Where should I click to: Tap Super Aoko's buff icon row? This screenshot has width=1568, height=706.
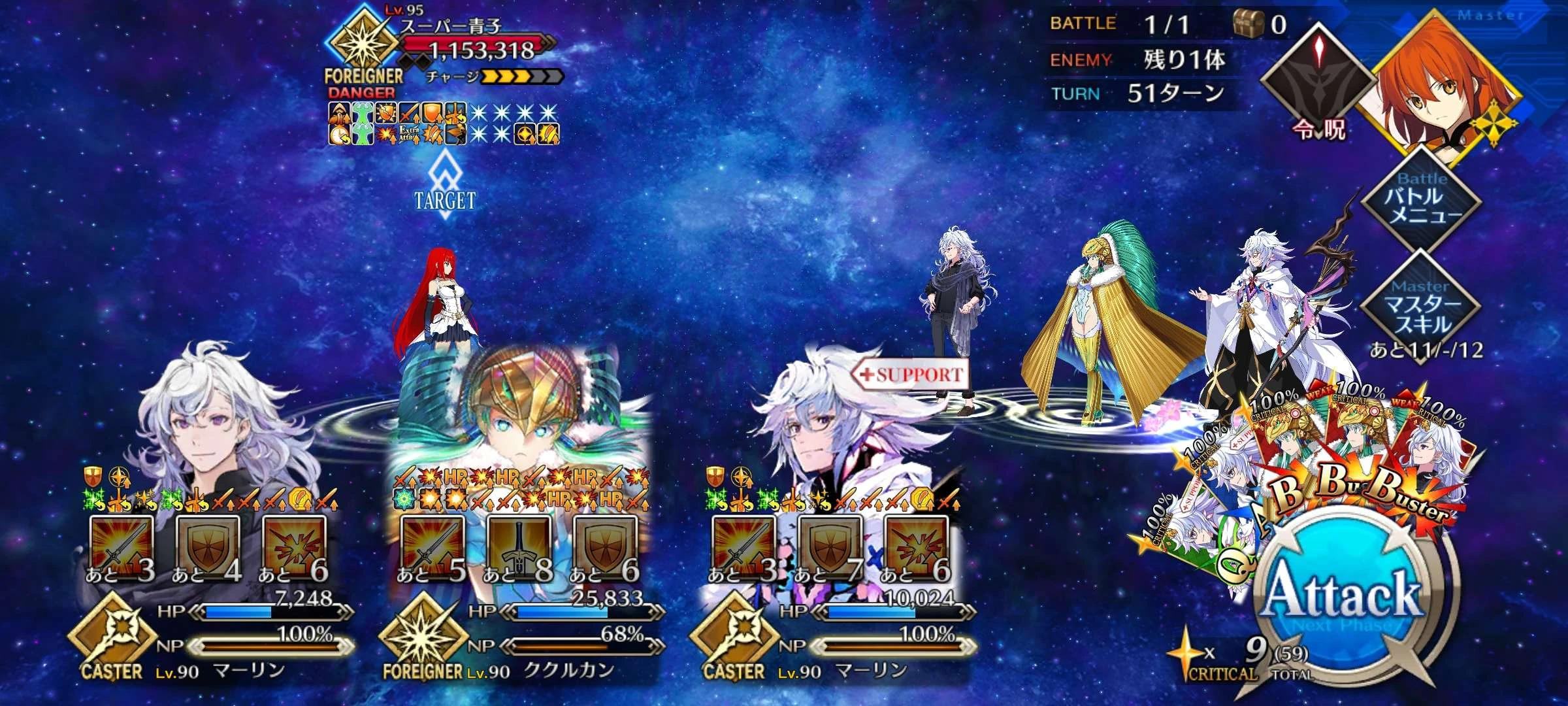(x=418, y=123)
